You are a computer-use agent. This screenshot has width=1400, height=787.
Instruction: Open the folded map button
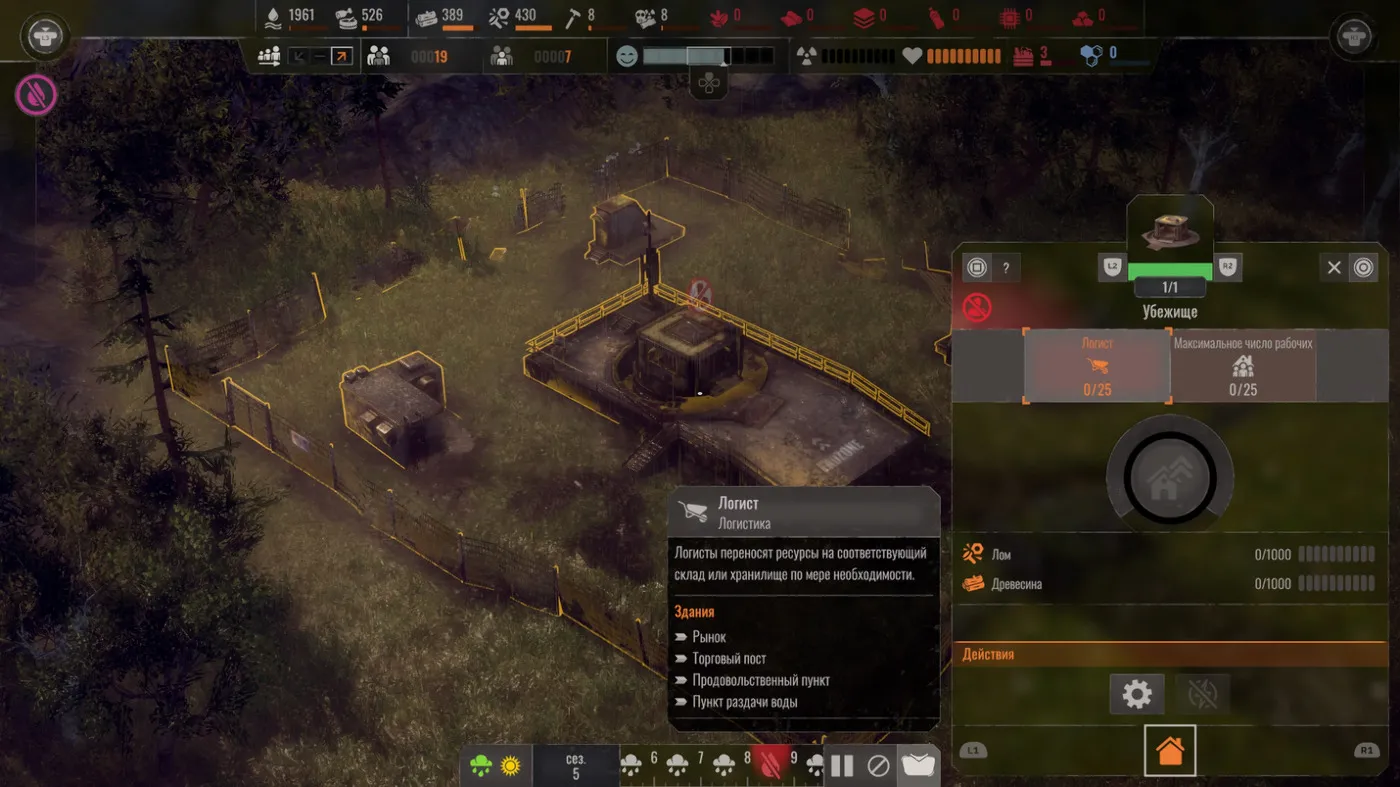(918, 766)
